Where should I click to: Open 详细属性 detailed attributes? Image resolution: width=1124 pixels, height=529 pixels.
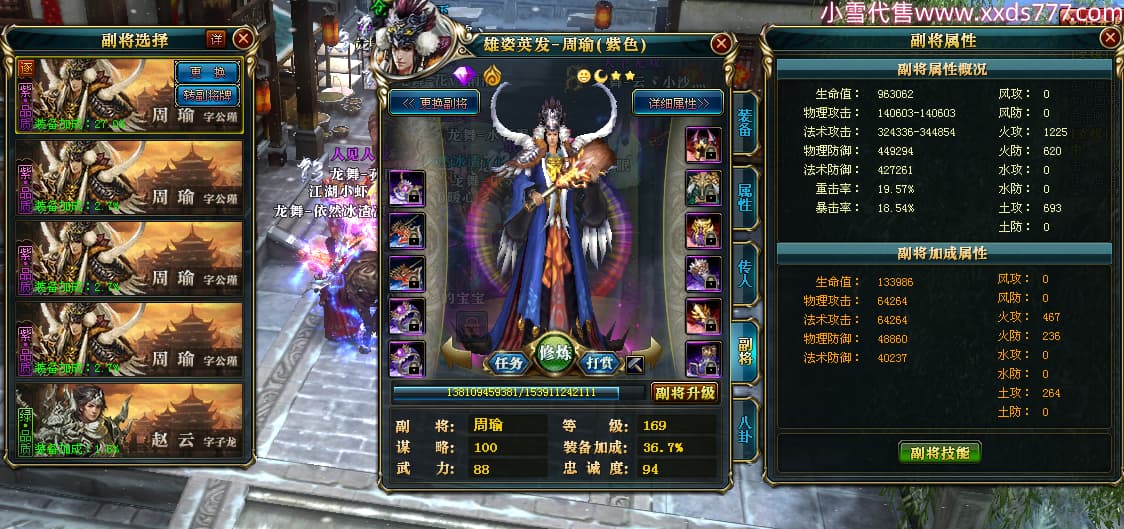(x=677, y=102)
